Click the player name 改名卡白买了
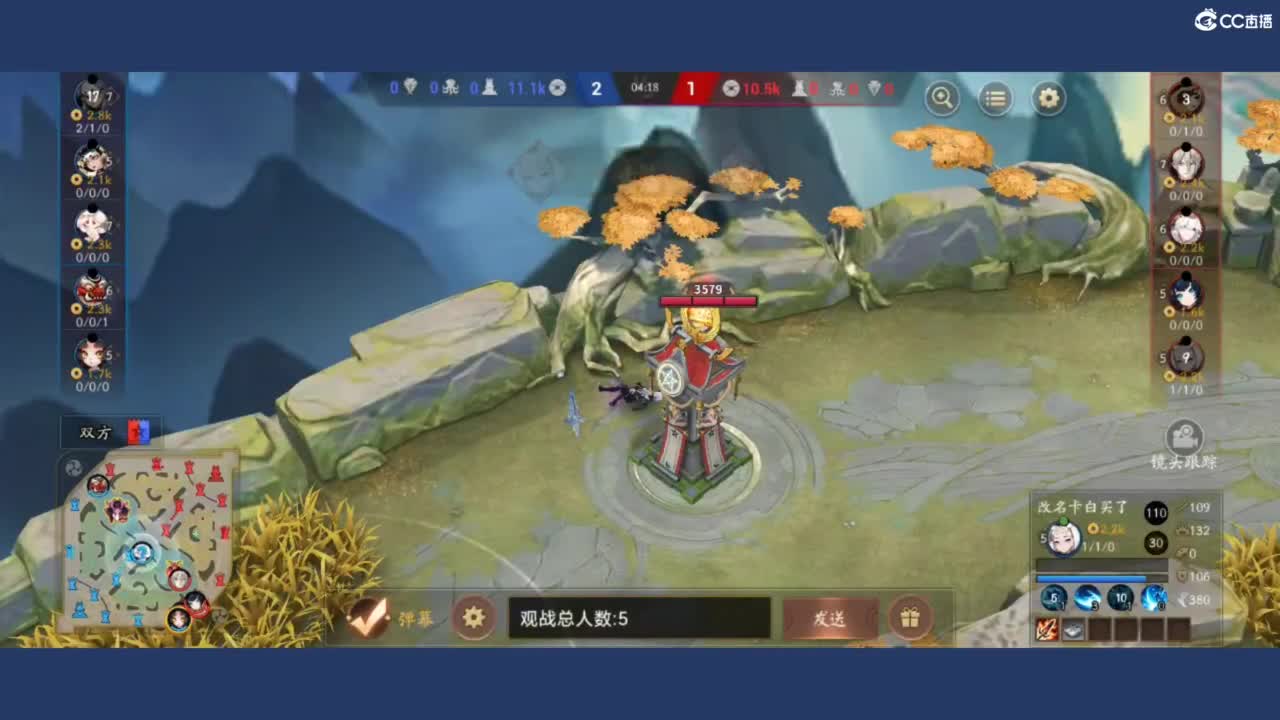The image size is (1280, 720). click(x=1076, y=508)
